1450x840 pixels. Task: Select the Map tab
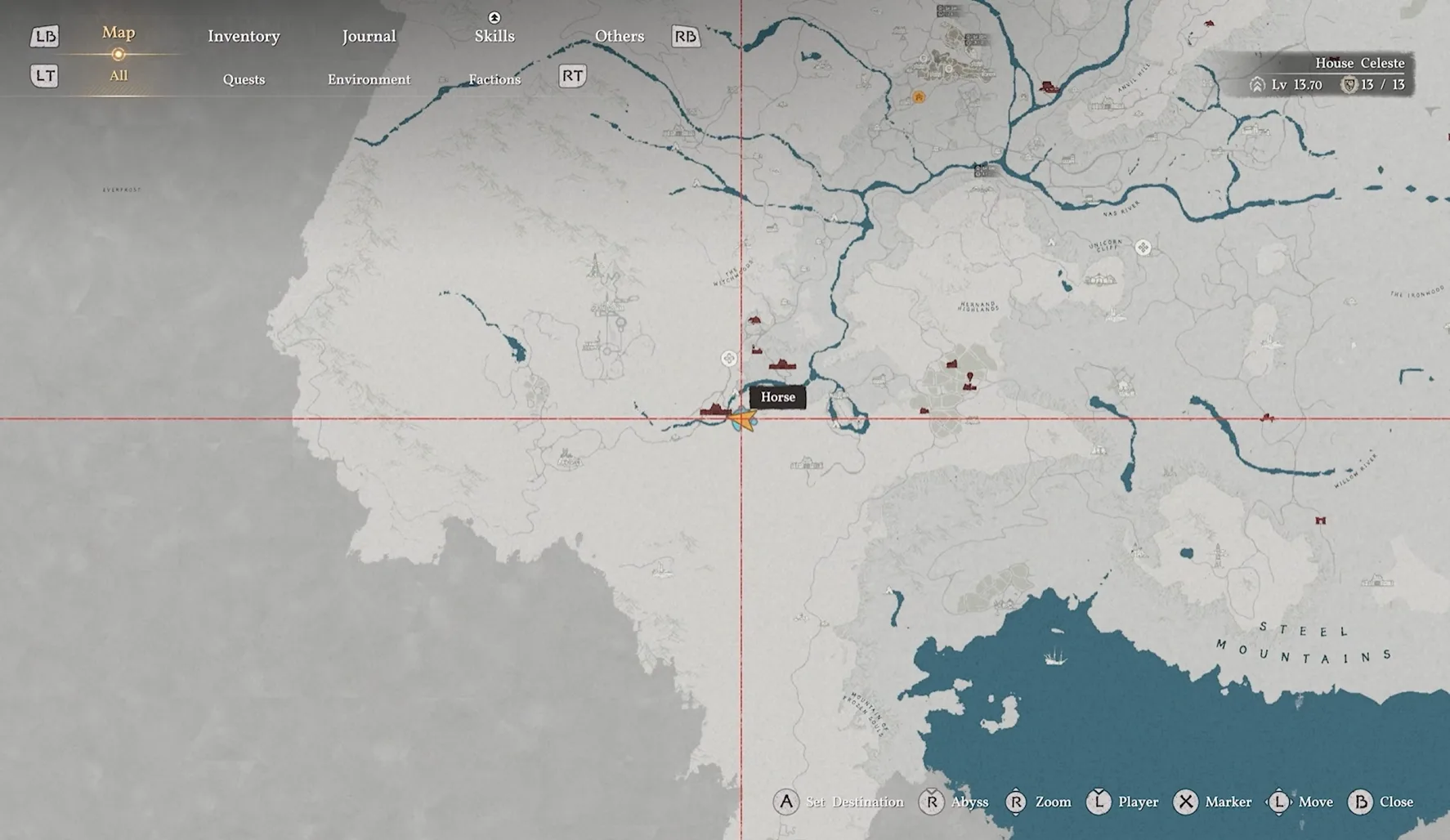[x=119, y=33]
